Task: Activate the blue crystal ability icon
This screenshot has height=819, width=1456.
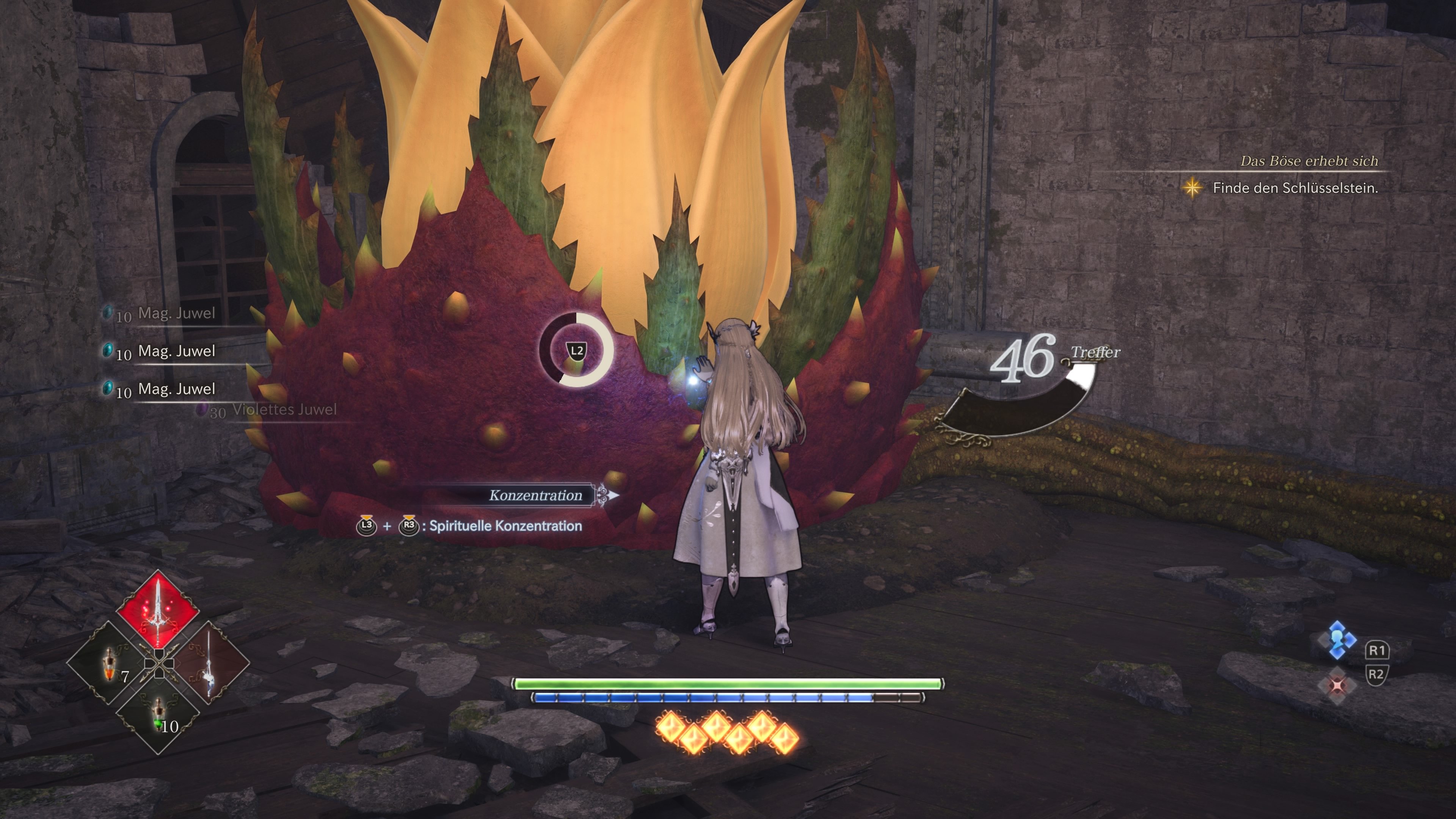Action: [1337, 640]
